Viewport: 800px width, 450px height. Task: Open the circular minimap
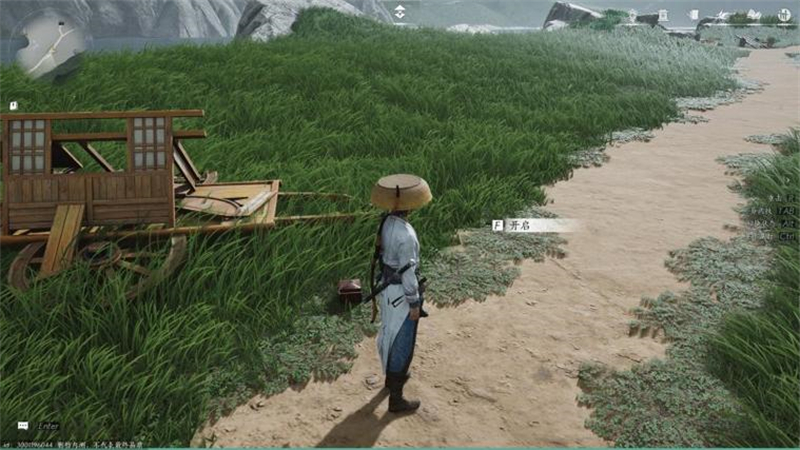click(x=50, y=47)
